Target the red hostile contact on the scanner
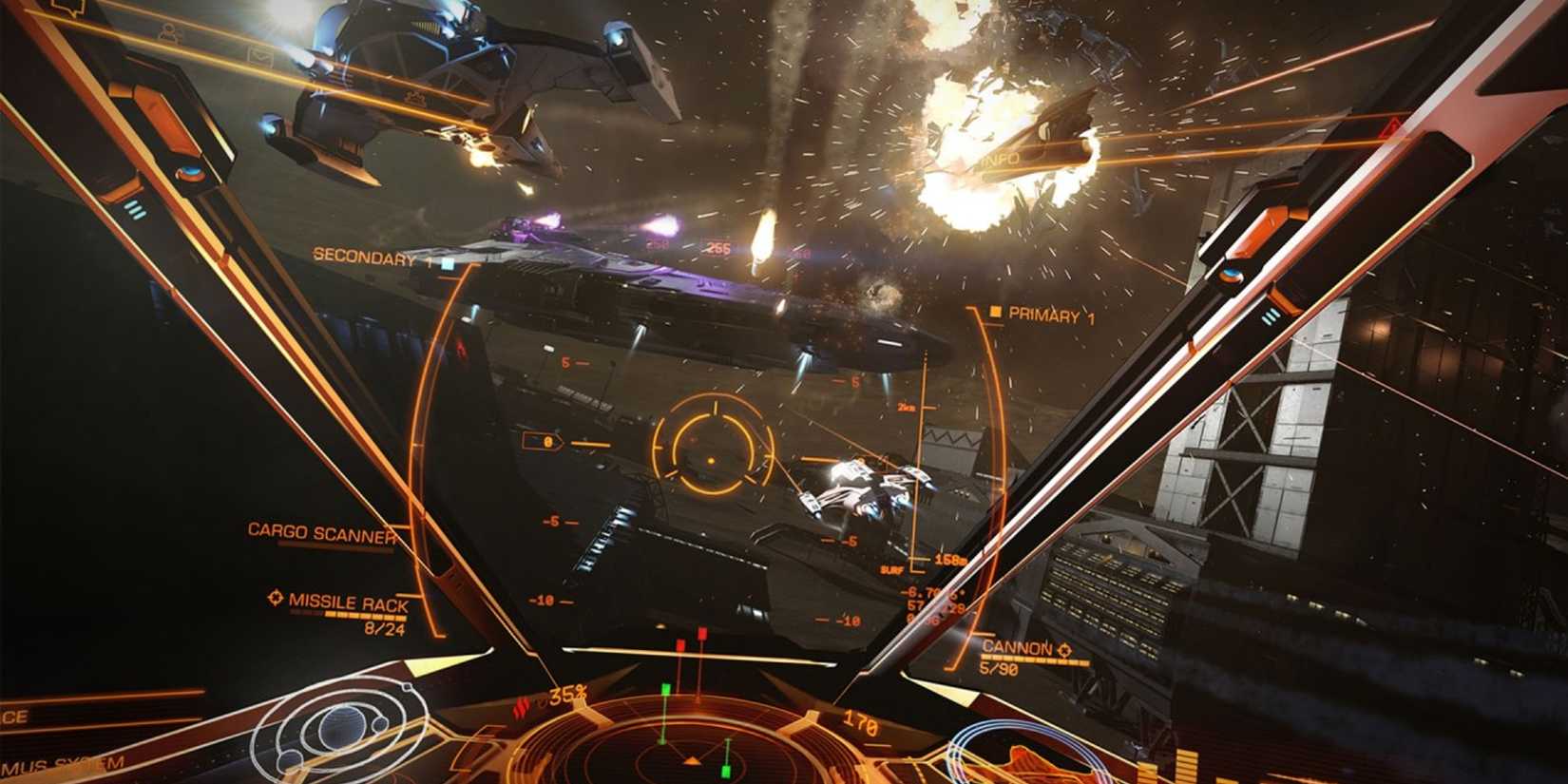This screenshot has width=1568, height=784. tap(703, 632)
